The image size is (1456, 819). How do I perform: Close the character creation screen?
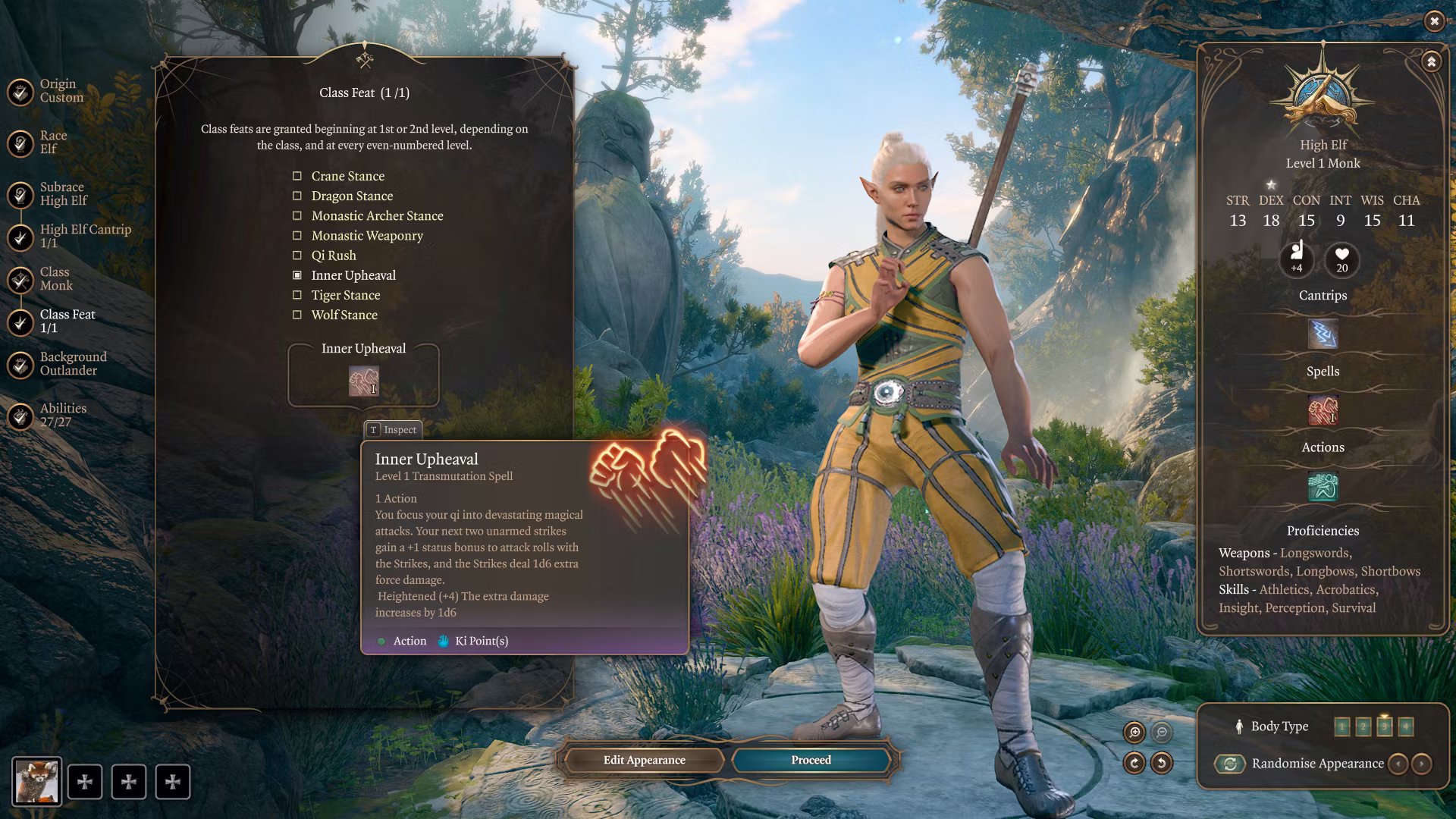coord(1434,21)
